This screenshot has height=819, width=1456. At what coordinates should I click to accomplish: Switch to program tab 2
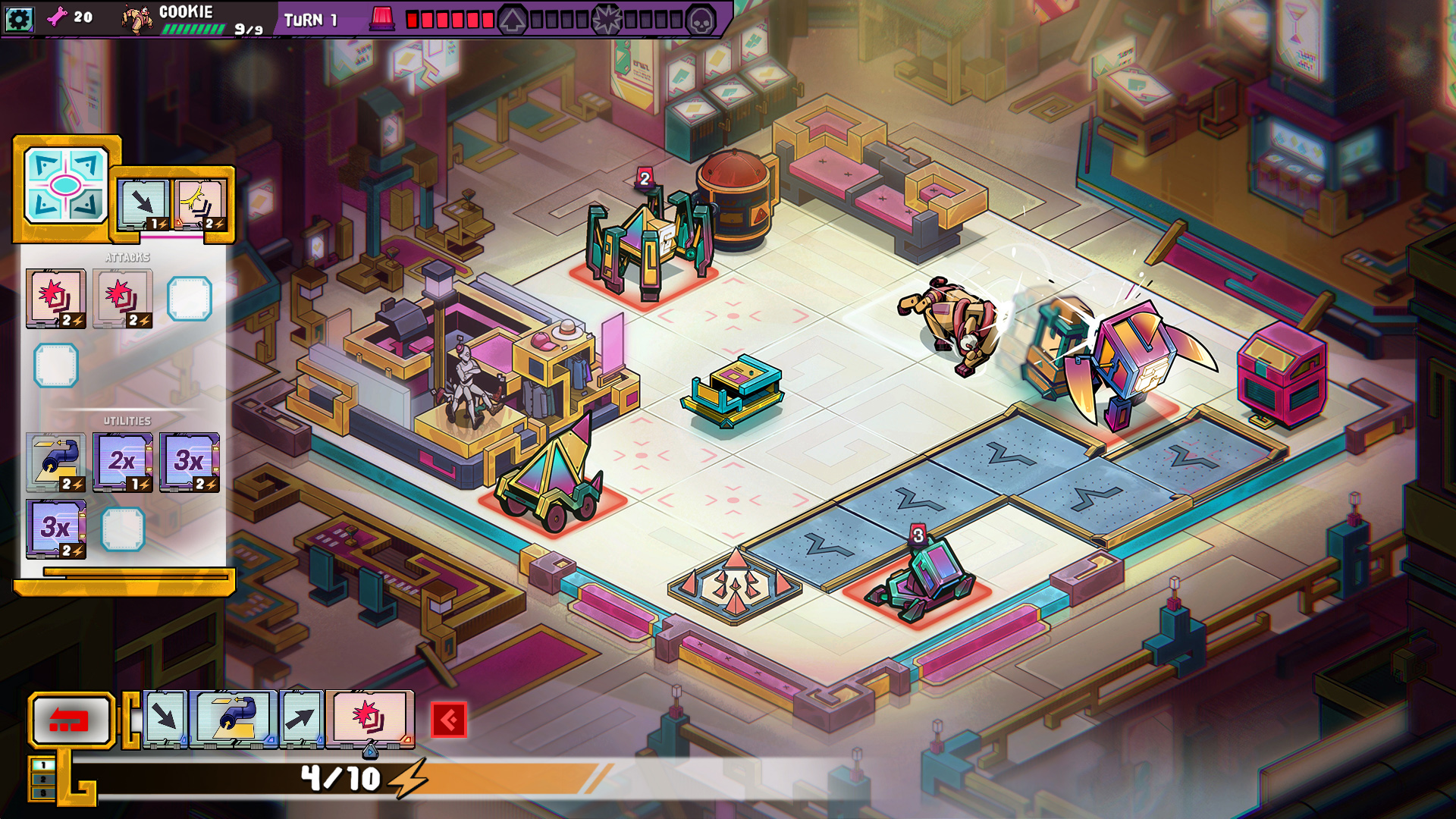42,779
